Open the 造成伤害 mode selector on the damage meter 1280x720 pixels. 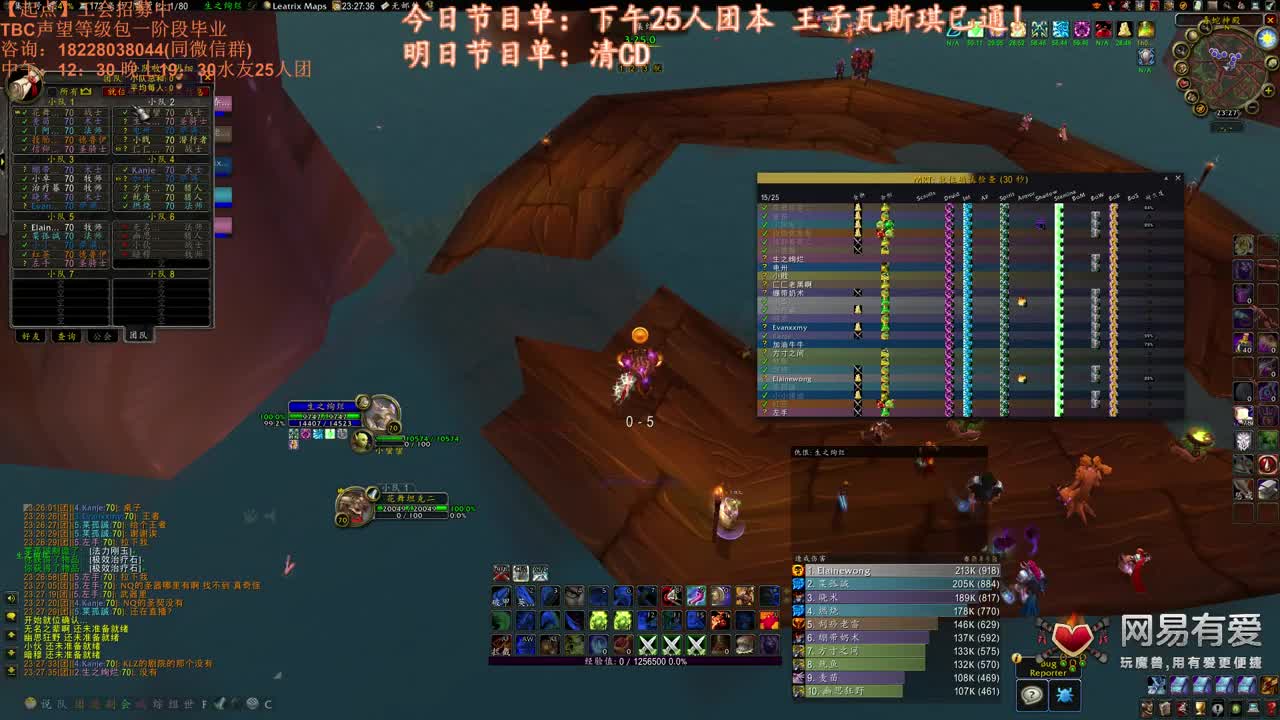pyautogui.click(x=812, y=558)
